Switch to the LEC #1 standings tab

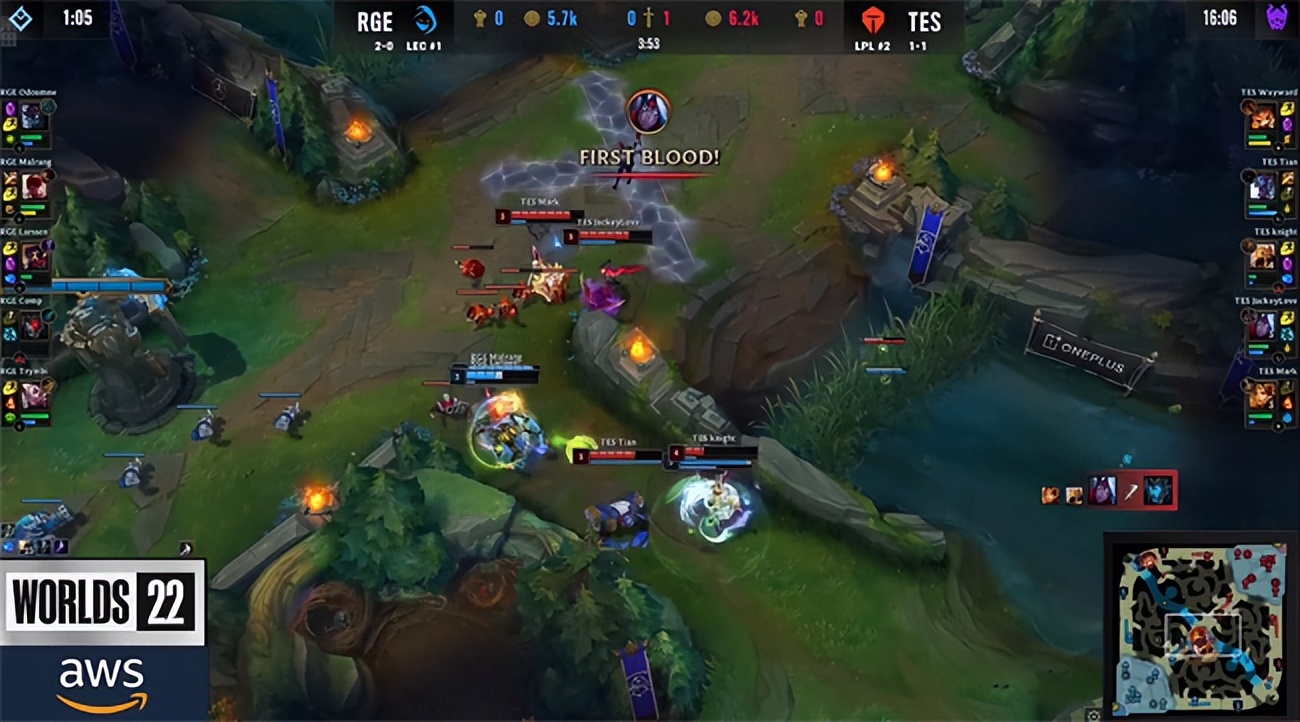(425, 44)
